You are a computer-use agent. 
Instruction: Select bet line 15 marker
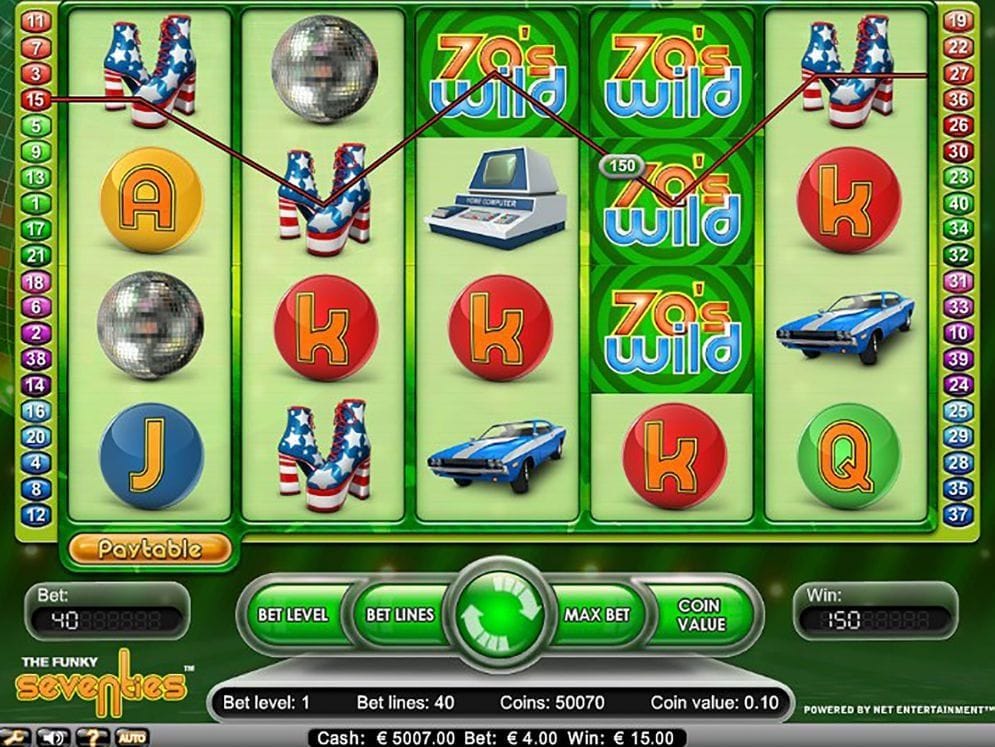35,99
